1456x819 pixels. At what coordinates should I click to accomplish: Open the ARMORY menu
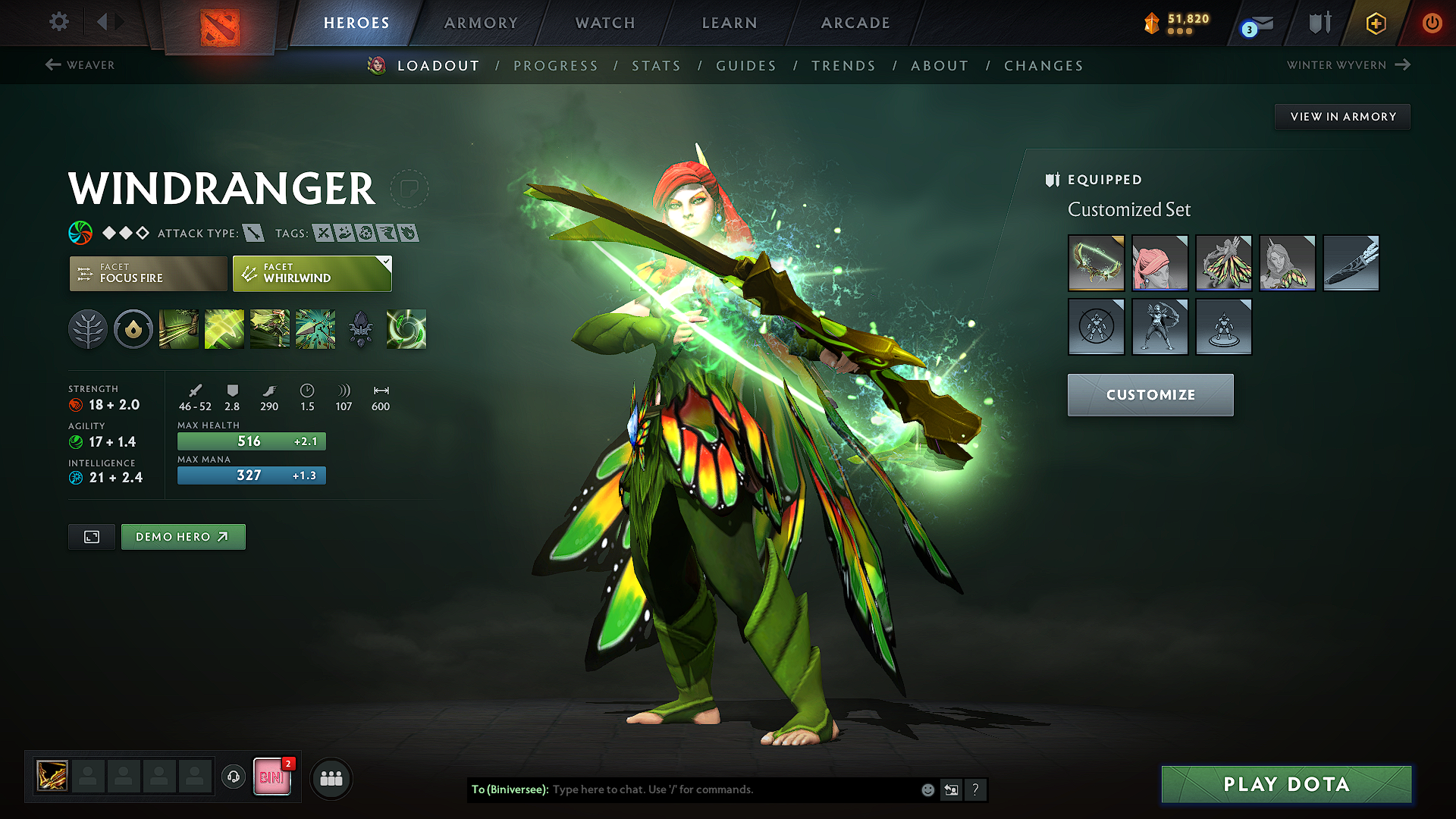point(480,23)
